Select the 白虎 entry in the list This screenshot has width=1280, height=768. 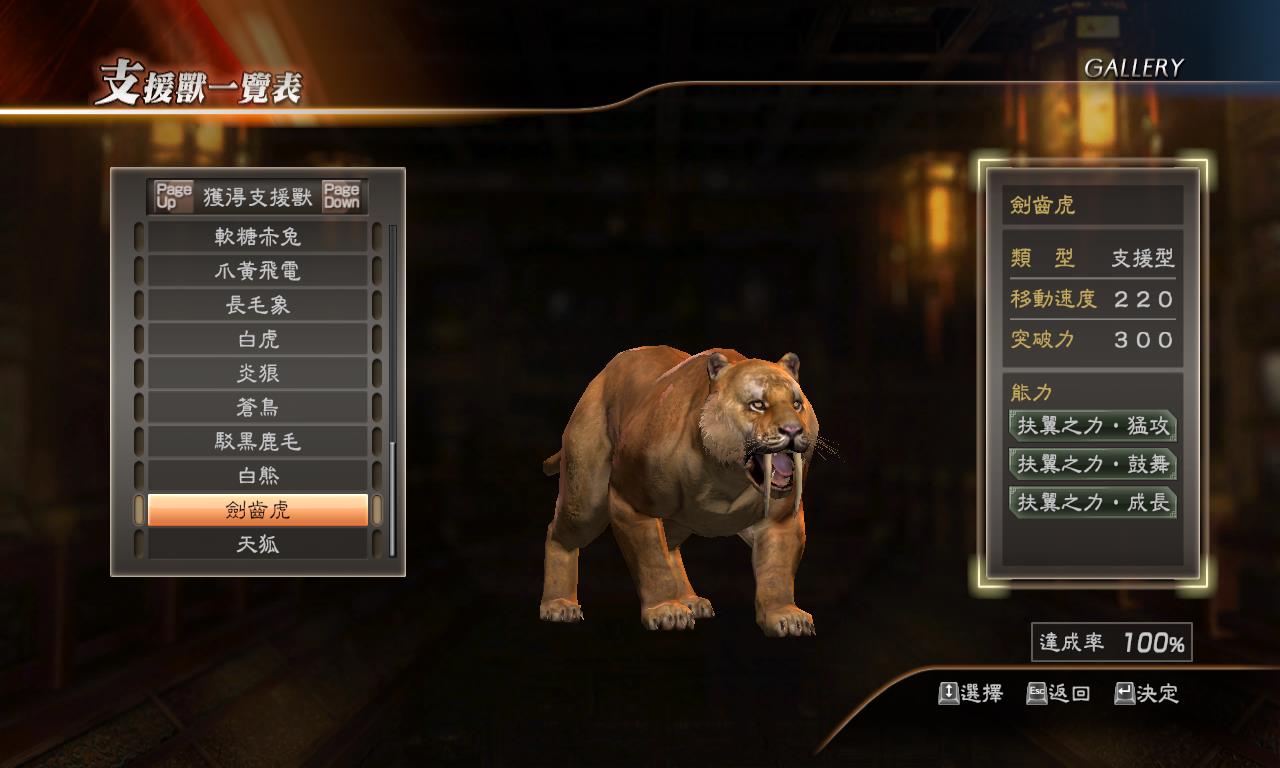coord(257,337)
